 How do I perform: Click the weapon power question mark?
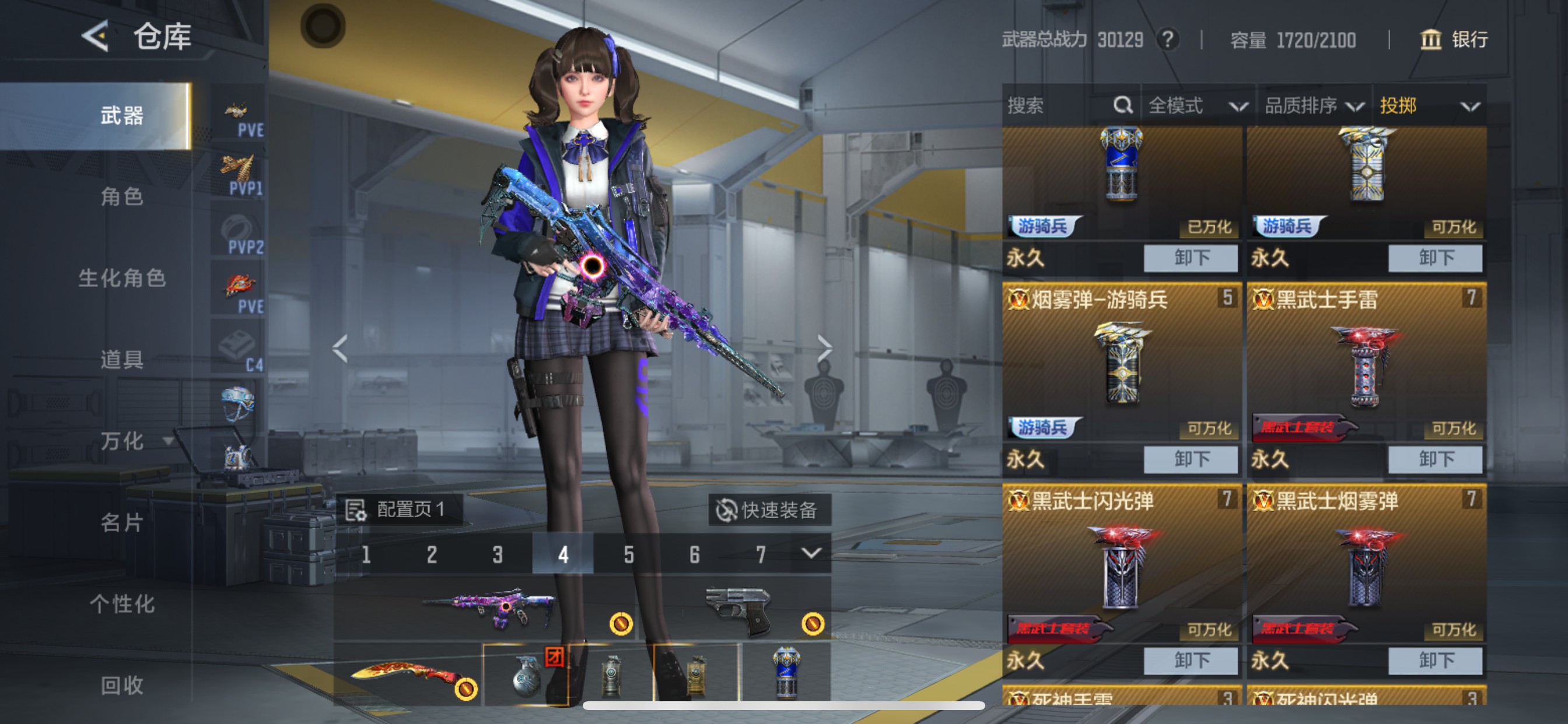(x=1167, y=40)
